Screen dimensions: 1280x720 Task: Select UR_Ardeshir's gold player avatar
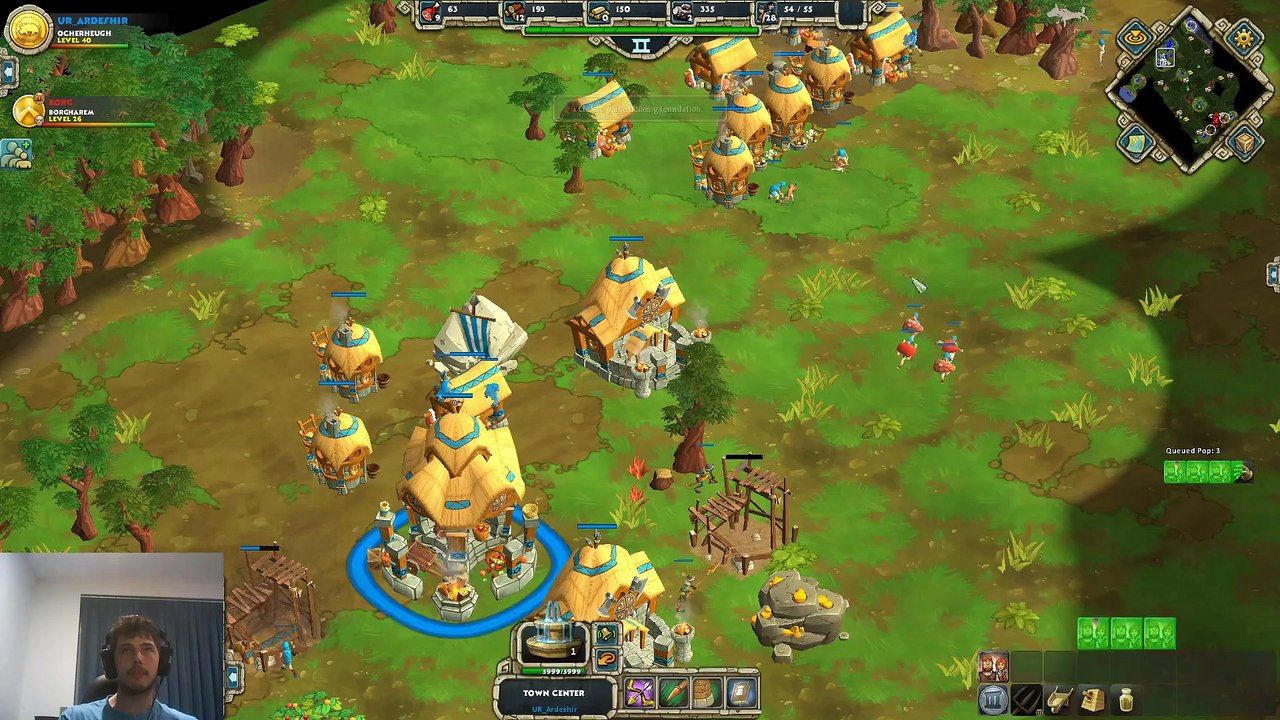tap(28, 30)
